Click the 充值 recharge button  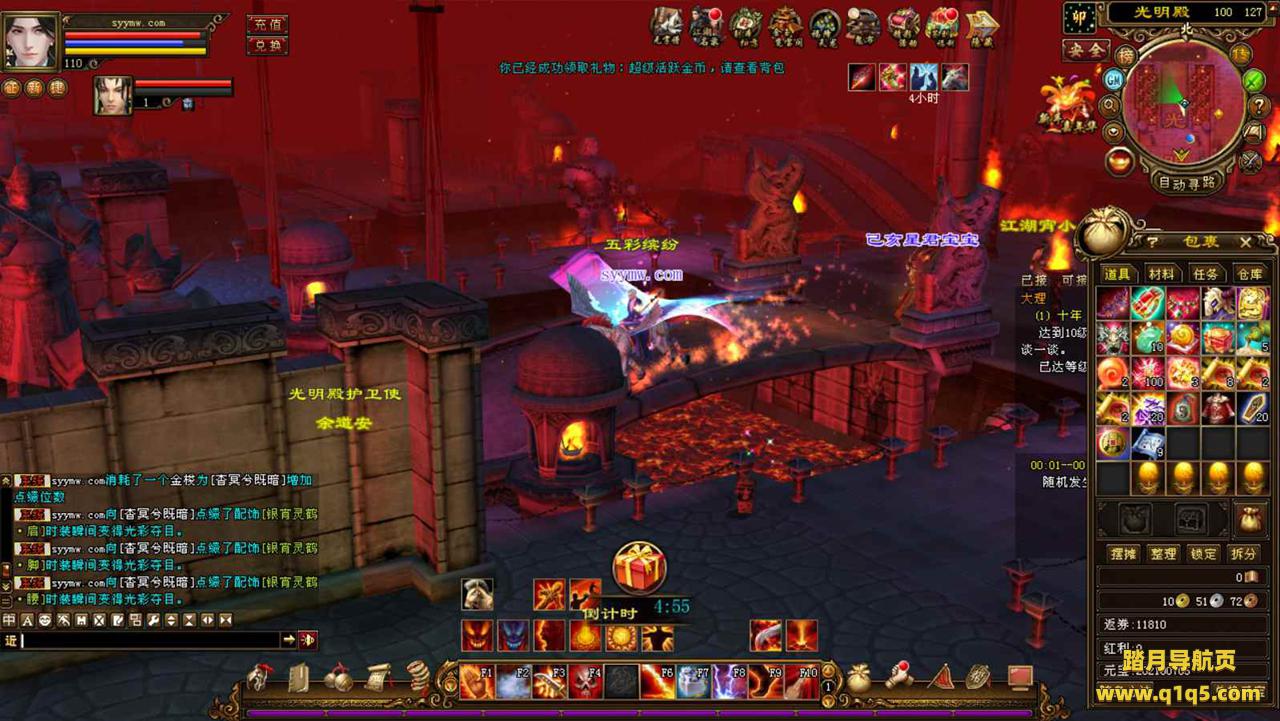[x=267, y=24]
